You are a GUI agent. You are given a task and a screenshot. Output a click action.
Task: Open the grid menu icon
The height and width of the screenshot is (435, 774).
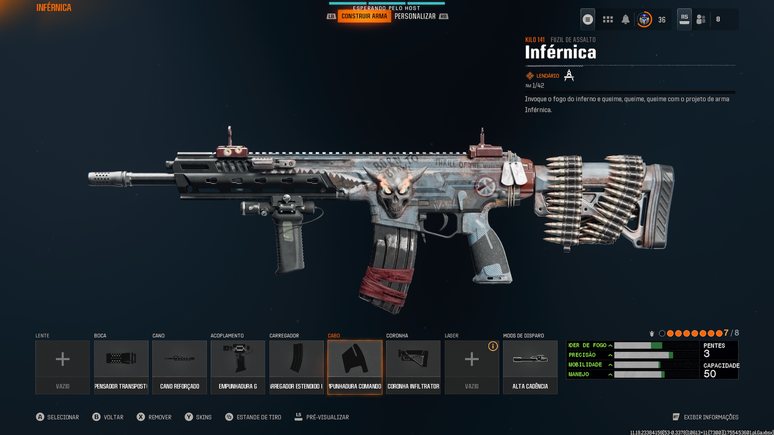point(607,19)
